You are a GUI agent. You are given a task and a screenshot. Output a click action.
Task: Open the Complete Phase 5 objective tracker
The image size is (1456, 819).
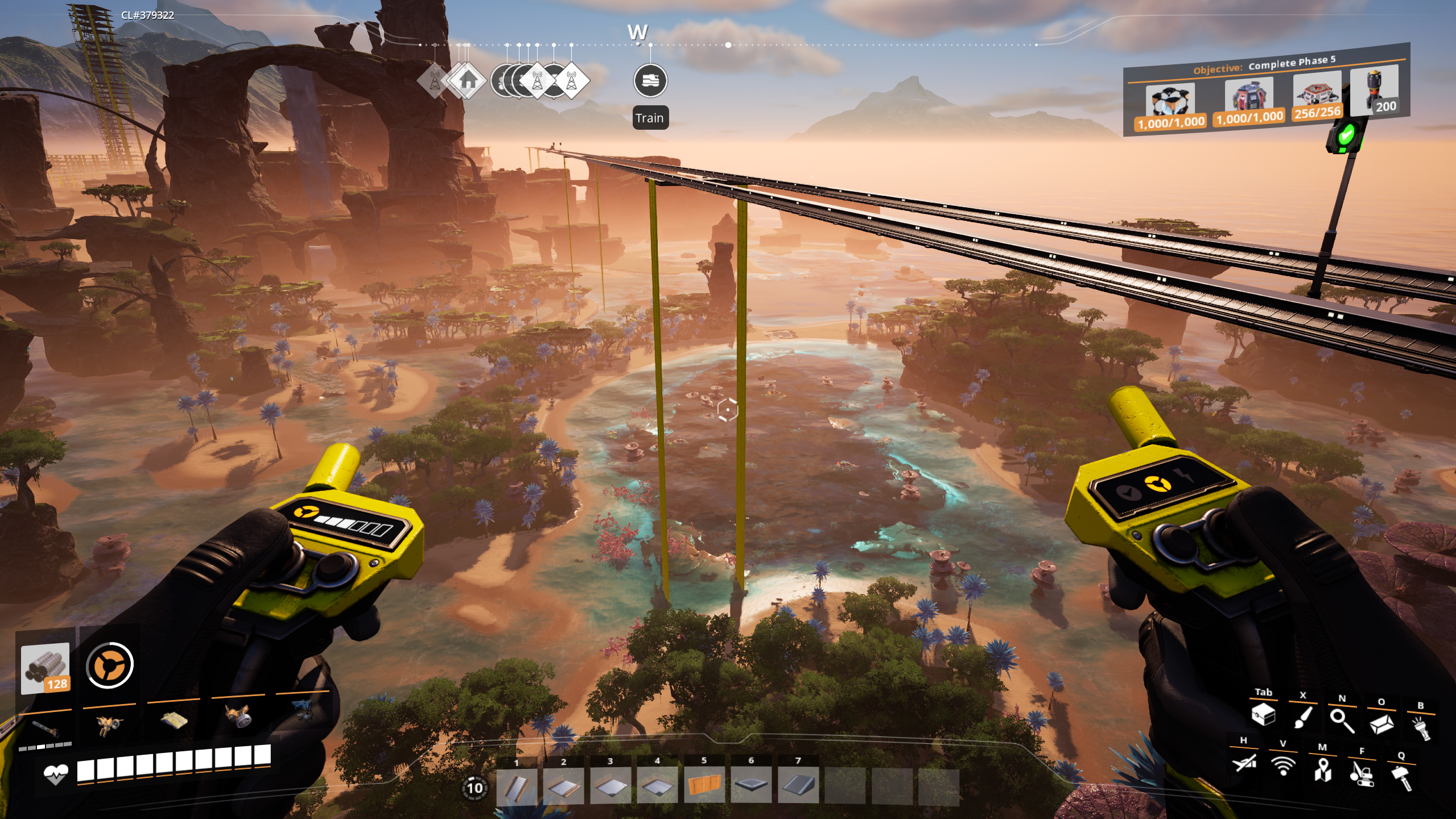point(1266,91)
